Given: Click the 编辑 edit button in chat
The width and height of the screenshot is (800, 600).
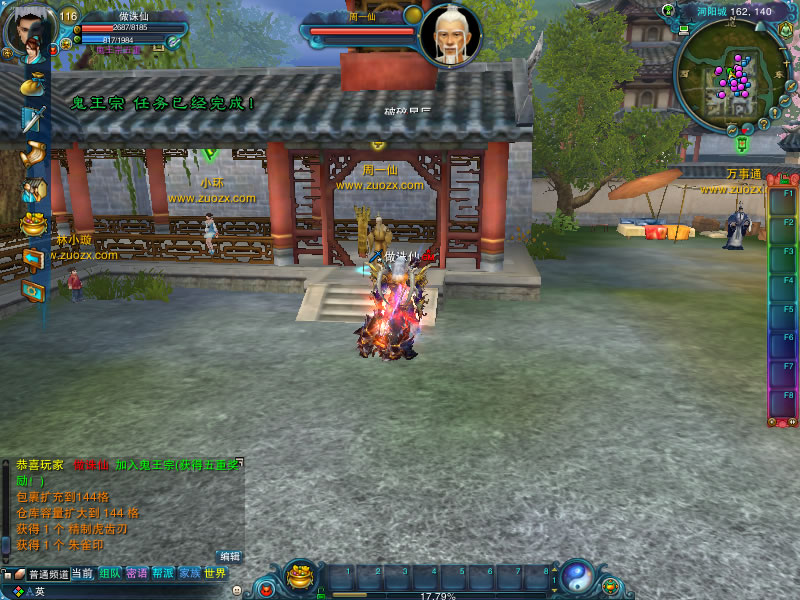Looking at the screenshot, I should pyautogui.click(x=230, y=556).
